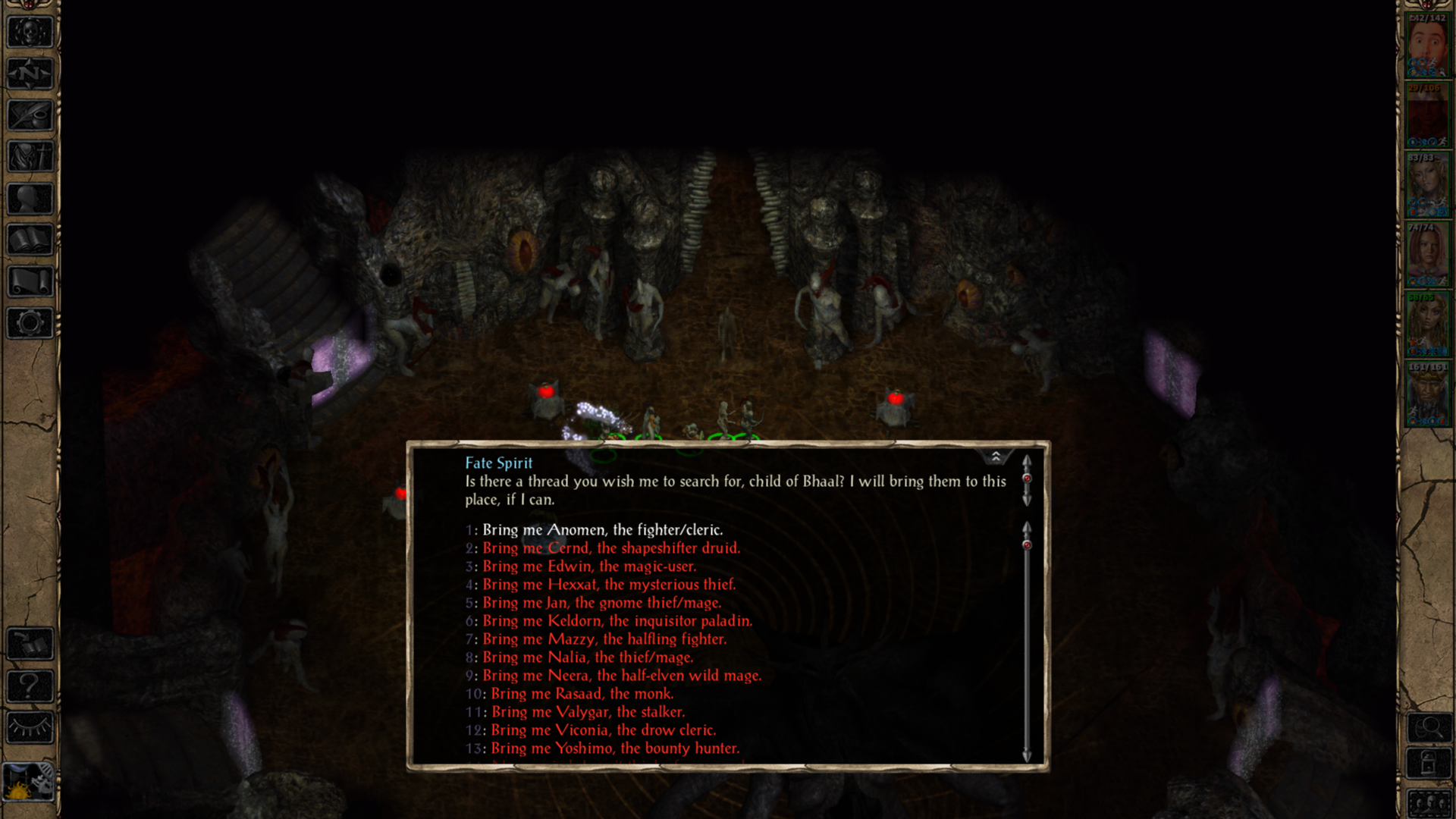Select the first party member portrait
This screenshot has height=819, width=1456.
tap(1427, 47)
